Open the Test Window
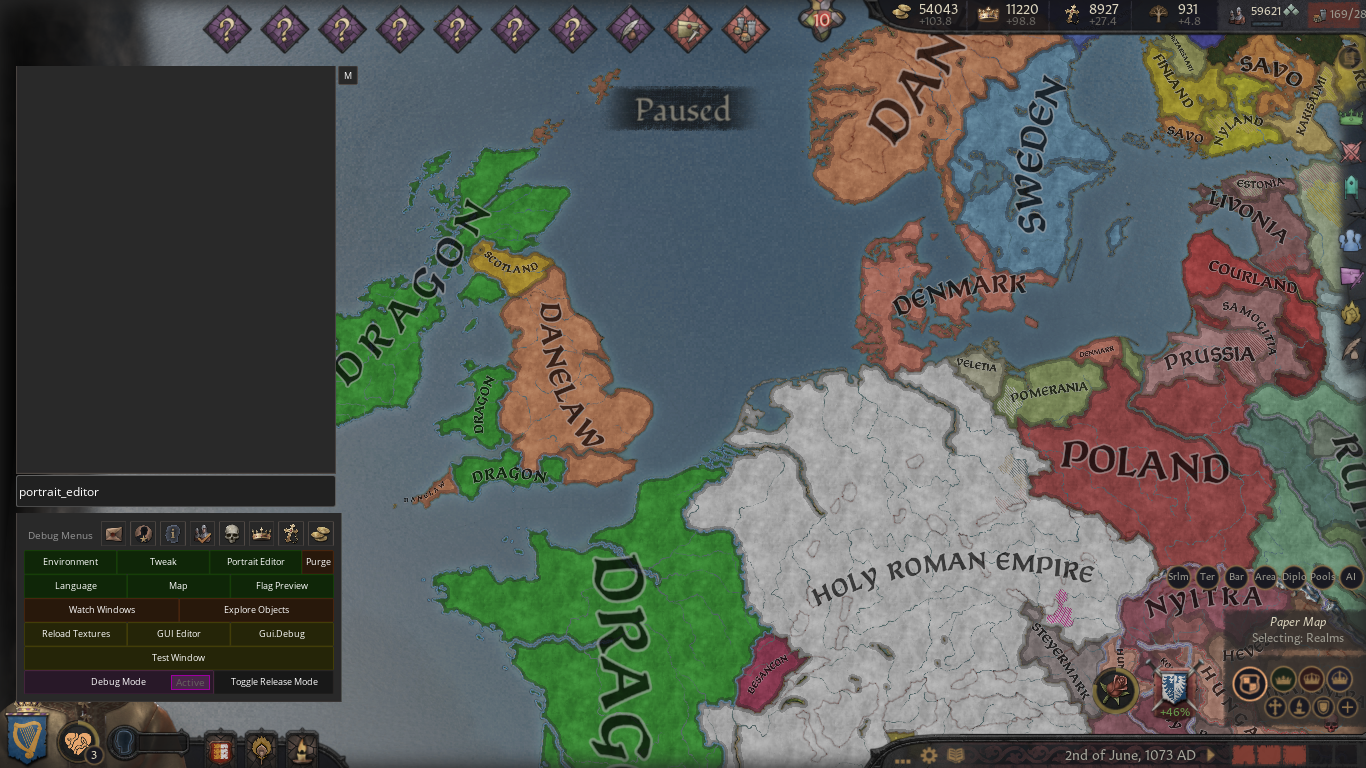Screen dimensions: 1366x768 (x=178, y=657)
